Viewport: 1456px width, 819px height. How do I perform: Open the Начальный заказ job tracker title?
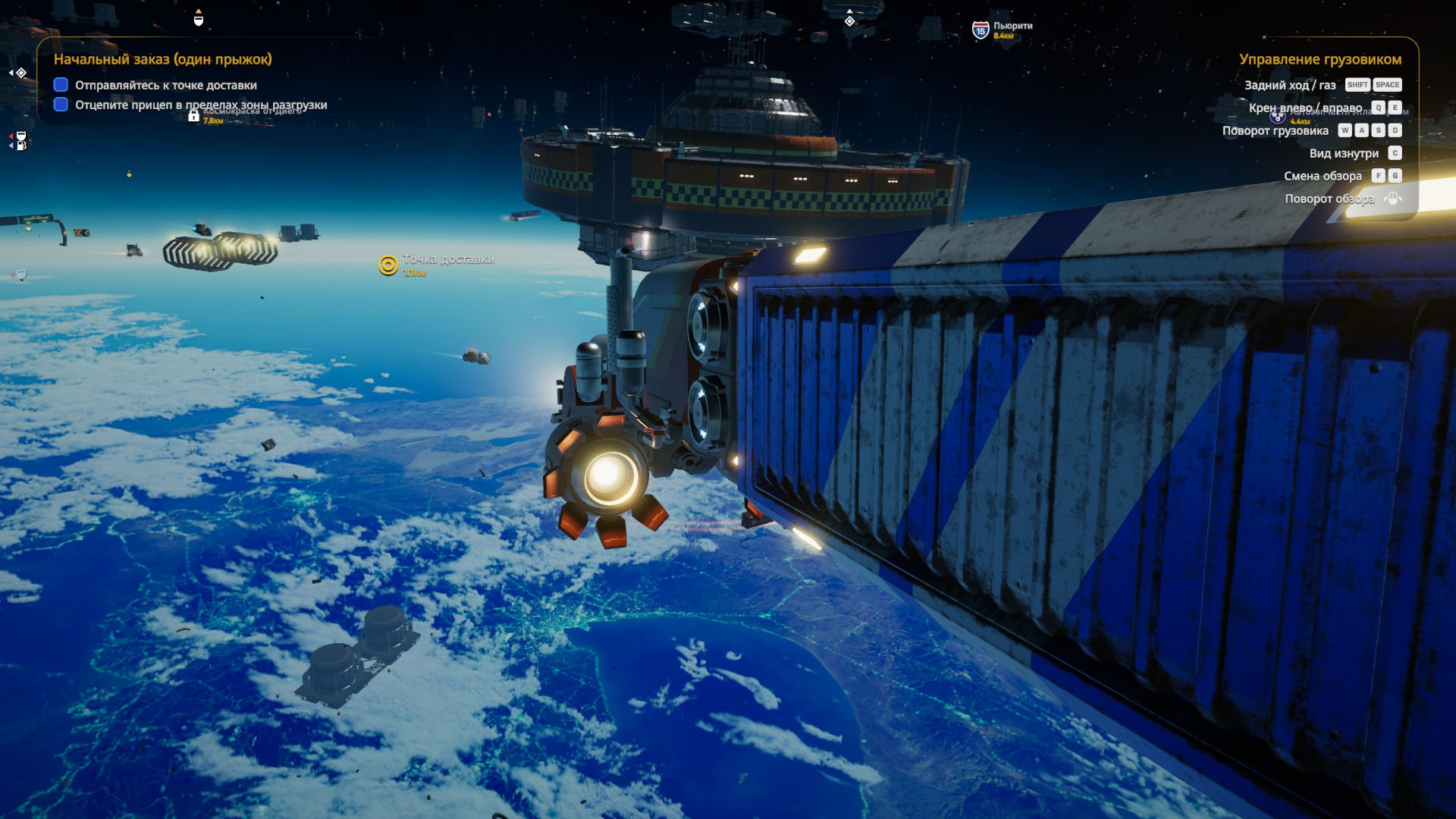pos(162,59)
